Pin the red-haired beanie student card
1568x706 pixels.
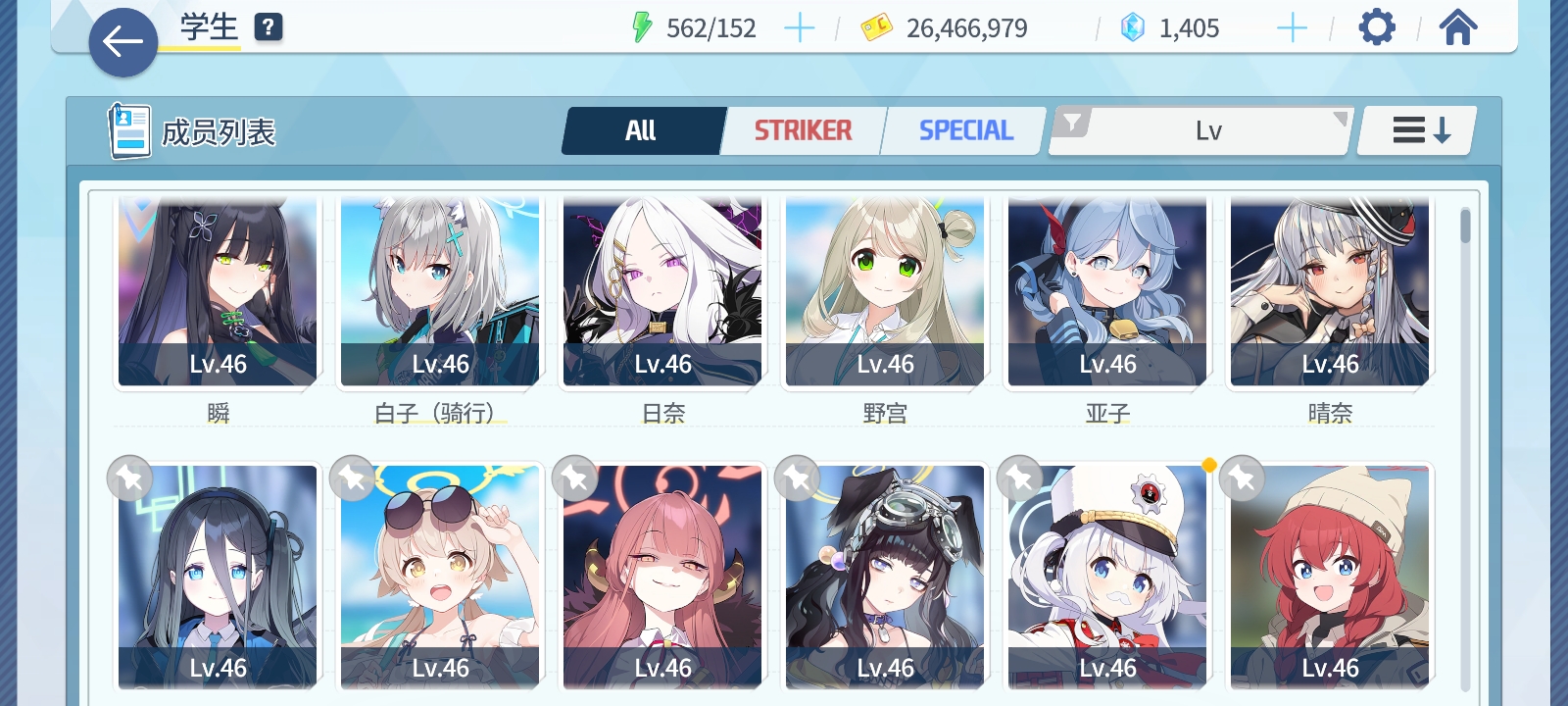(x=1243, y=479)
